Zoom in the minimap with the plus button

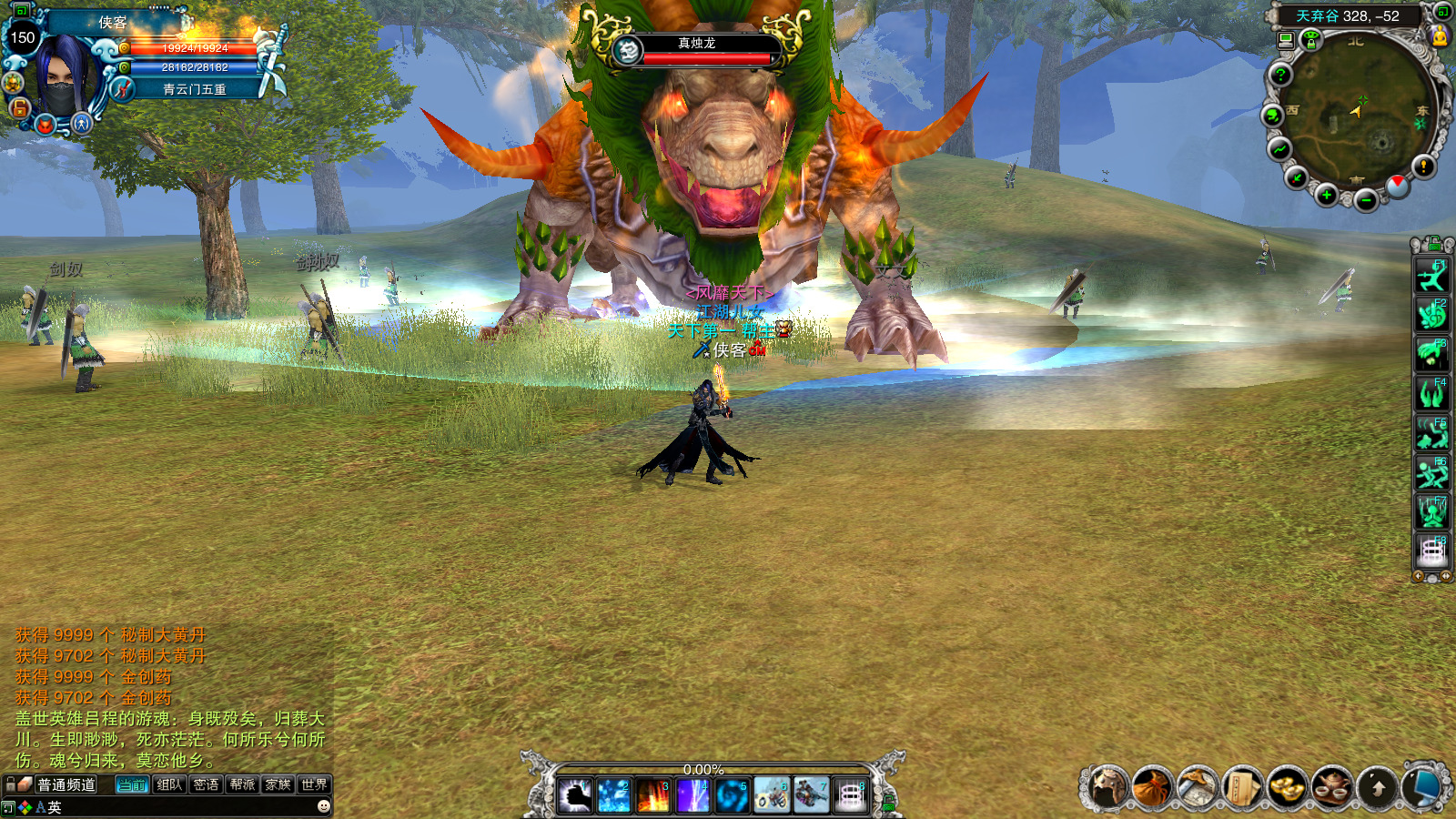point(1327,195)
